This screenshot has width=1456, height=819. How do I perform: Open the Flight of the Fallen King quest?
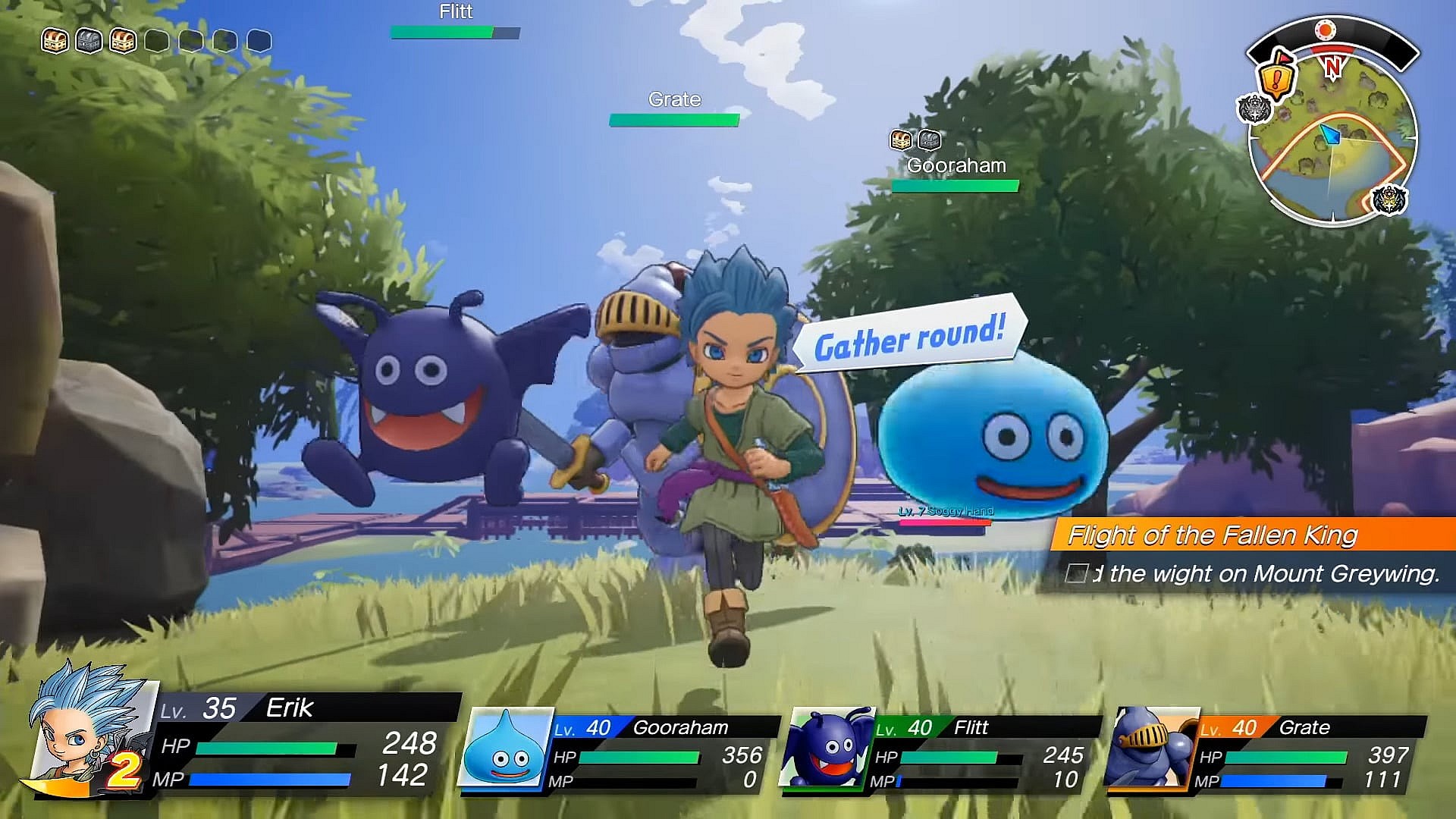1212,535
